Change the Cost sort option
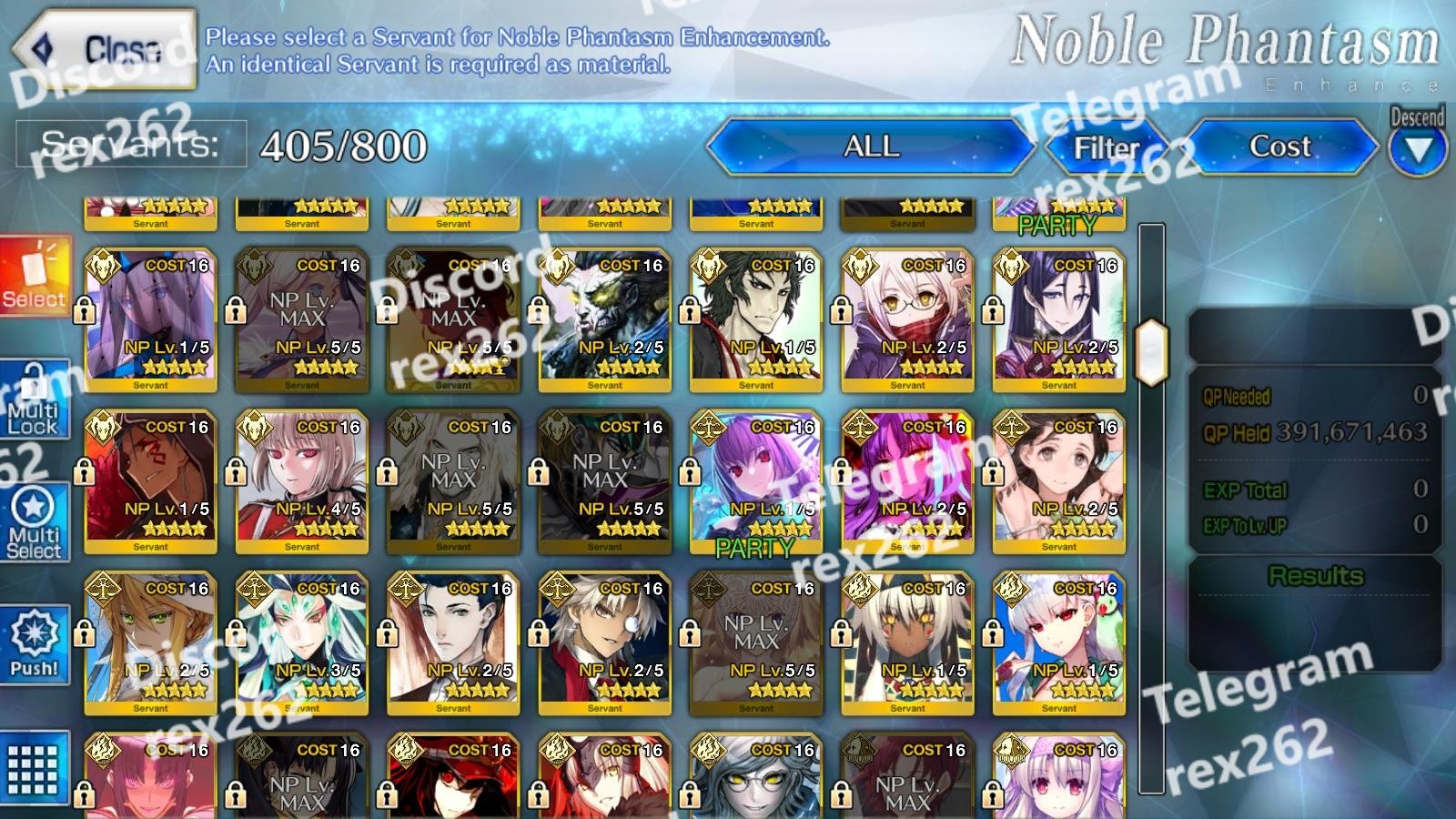The width and height of the screenshot is (1456, 819). (1280, 147)
